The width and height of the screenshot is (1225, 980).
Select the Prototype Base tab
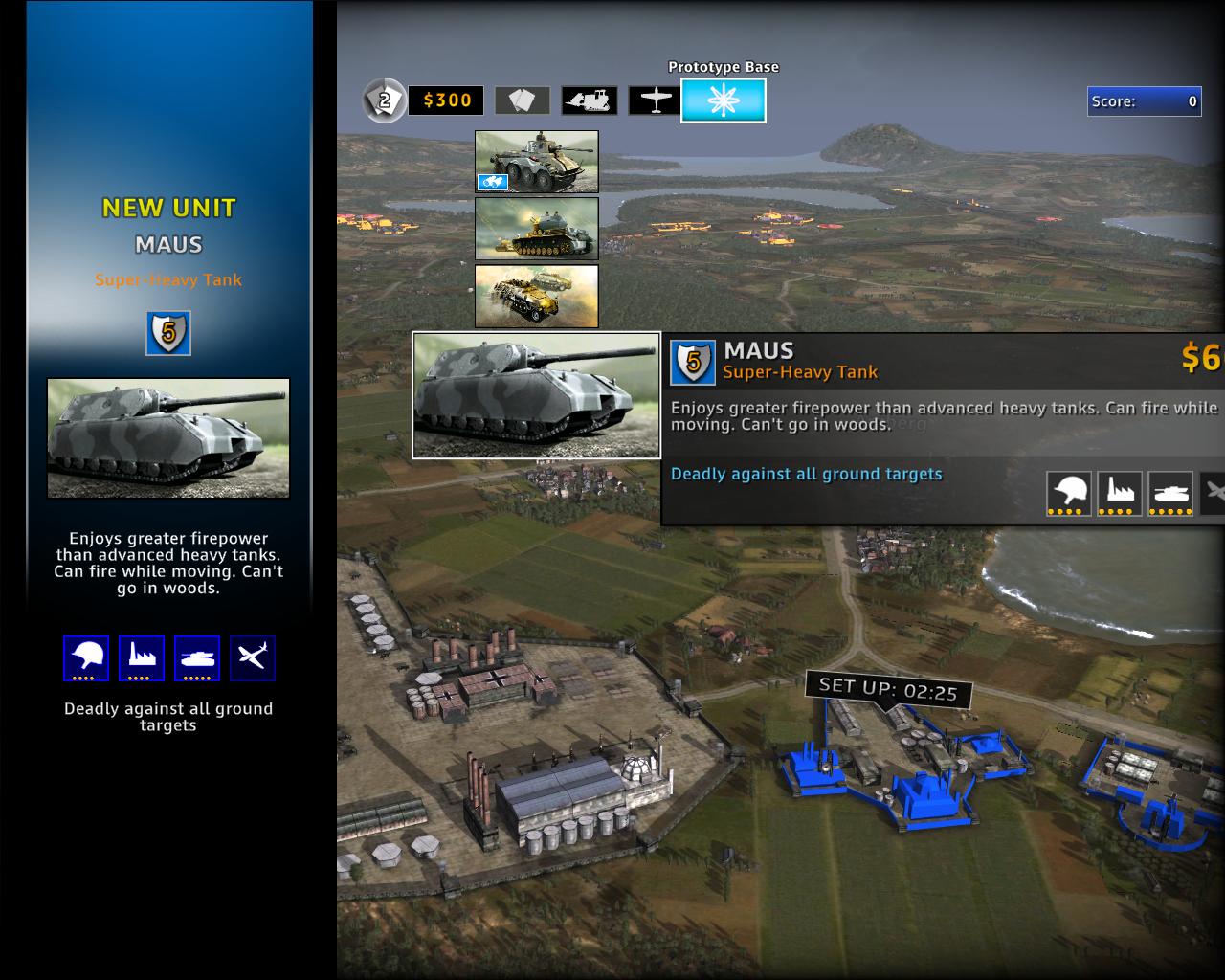click(x=723, y=100)
